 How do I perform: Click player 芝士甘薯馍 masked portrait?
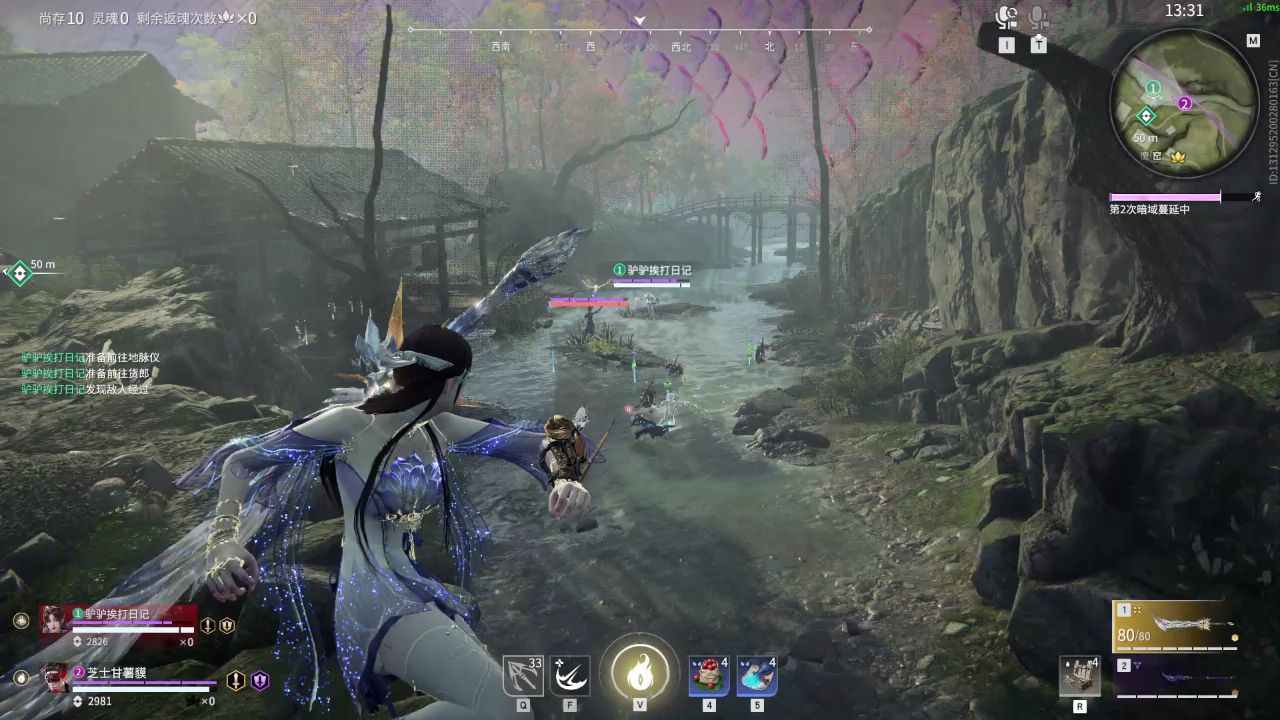(x=55, y=679)
